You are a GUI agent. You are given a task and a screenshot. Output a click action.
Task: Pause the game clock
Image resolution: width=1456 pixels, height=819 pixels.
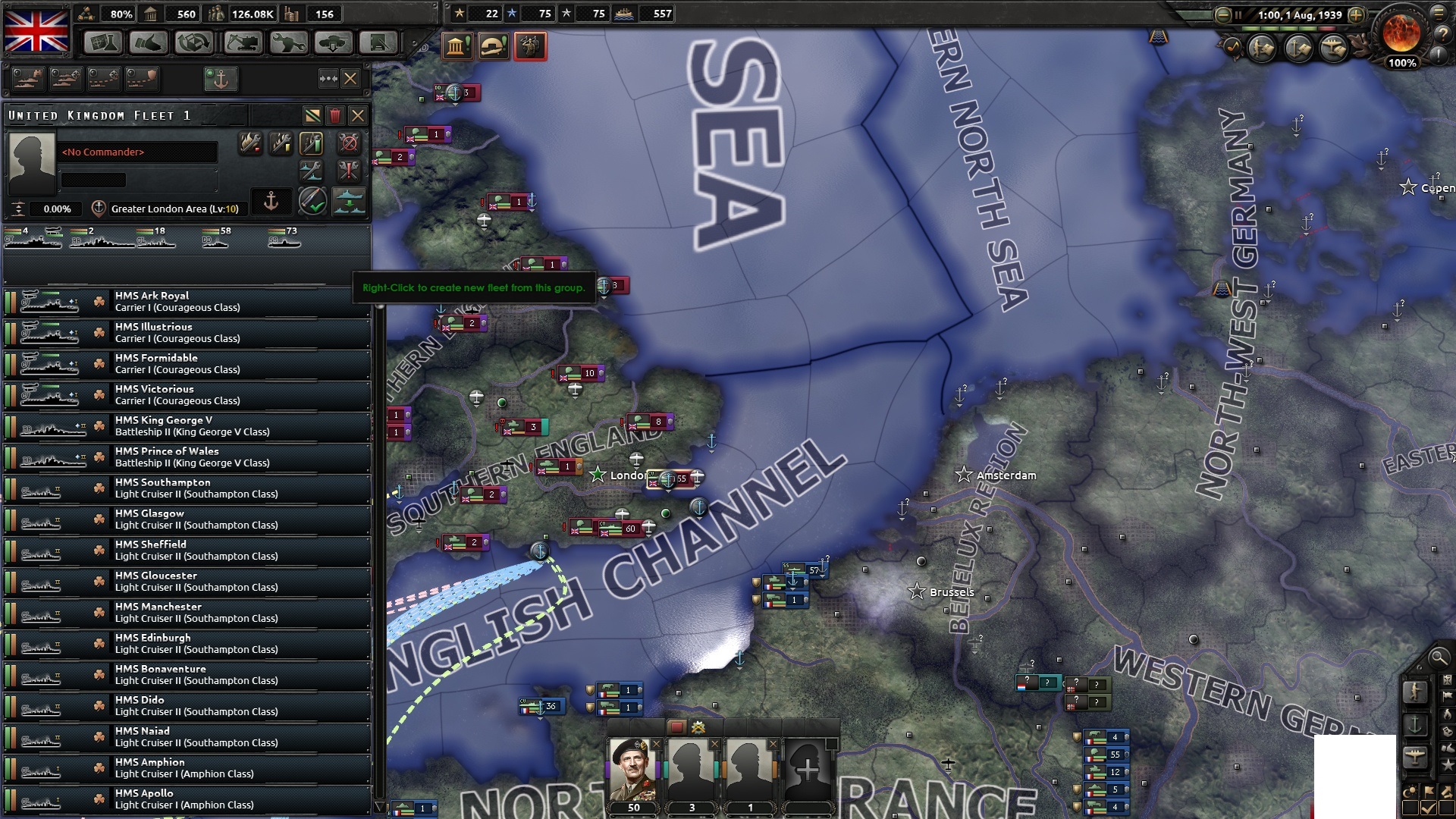[1238, 14]
